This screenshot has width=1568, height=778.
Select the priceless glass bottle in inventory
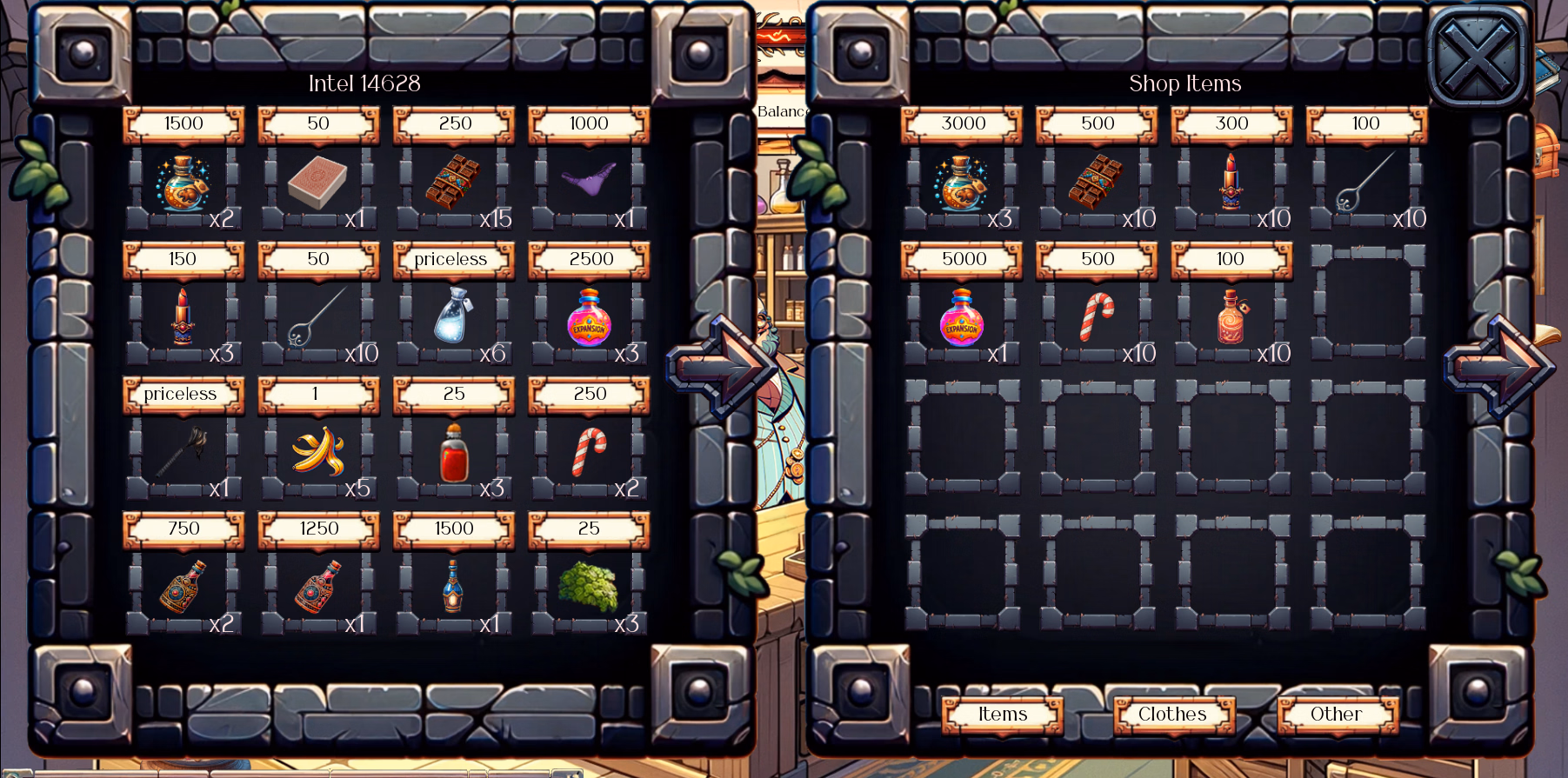click(453, 316)
